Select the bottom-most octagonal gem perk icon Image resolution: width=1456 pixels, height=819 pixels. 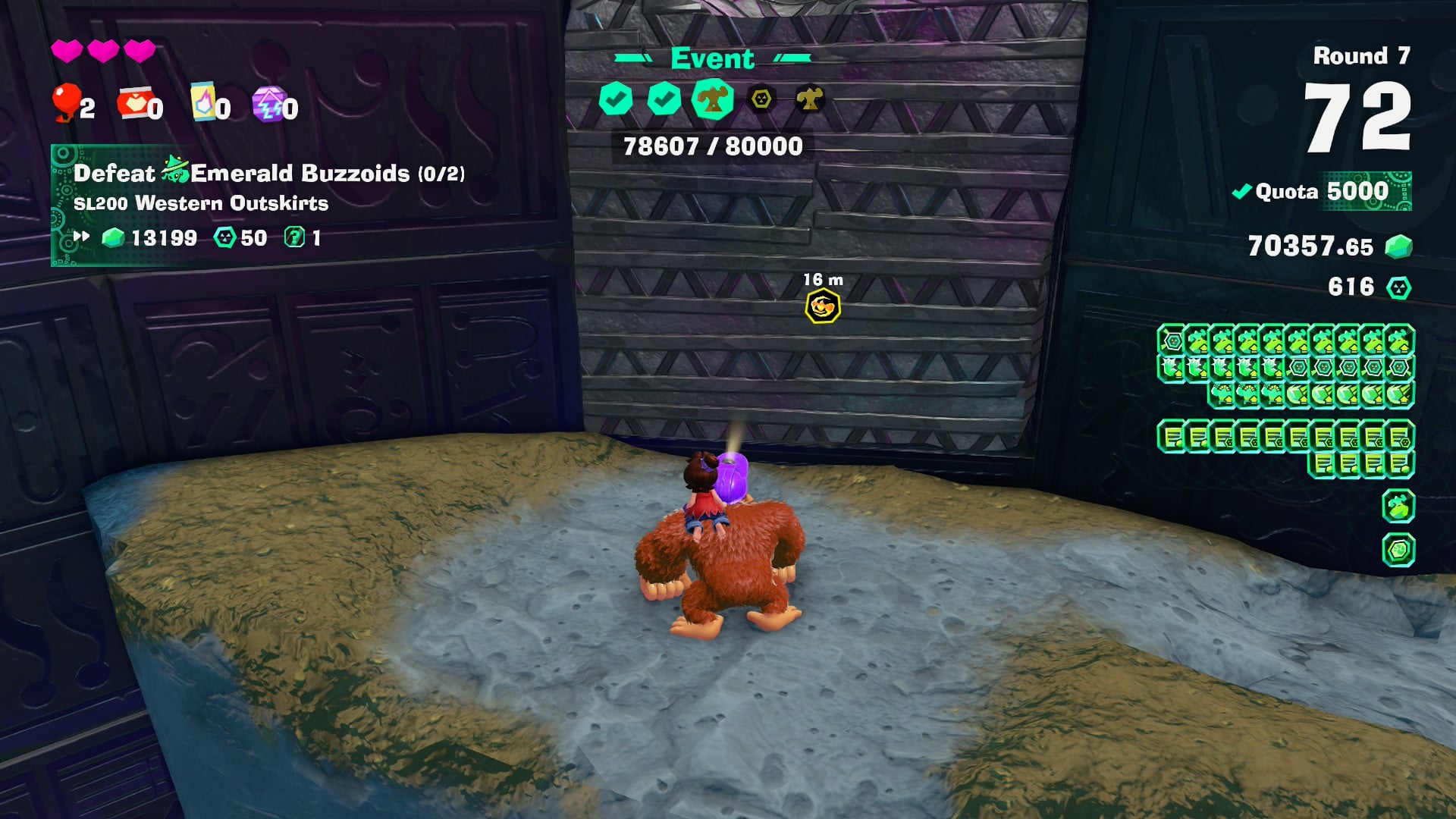[1398, 550]
